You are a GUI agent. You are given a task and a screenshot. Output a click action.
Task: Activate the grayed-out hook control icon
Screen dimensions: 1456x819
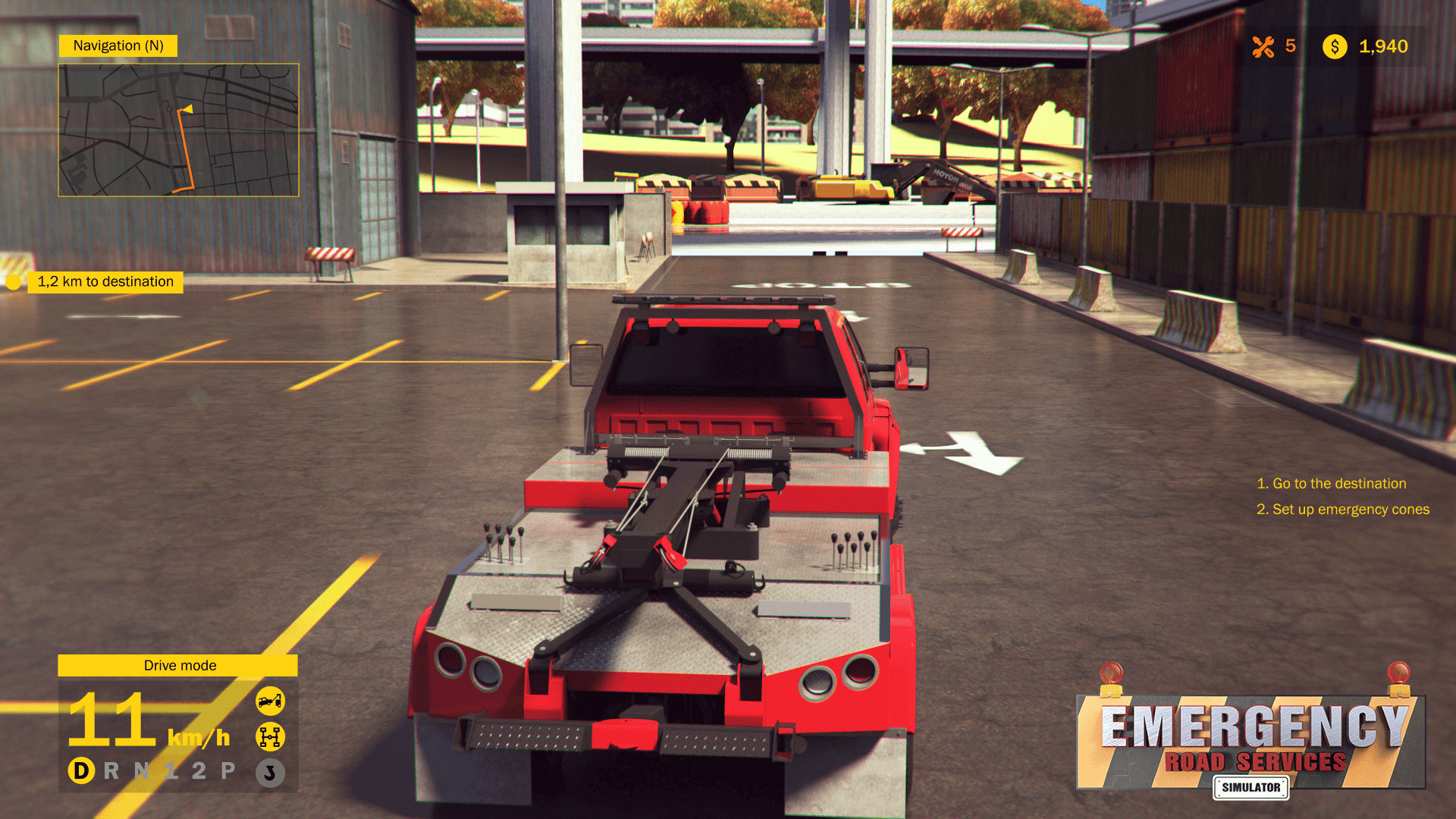[x=271, y=773]
